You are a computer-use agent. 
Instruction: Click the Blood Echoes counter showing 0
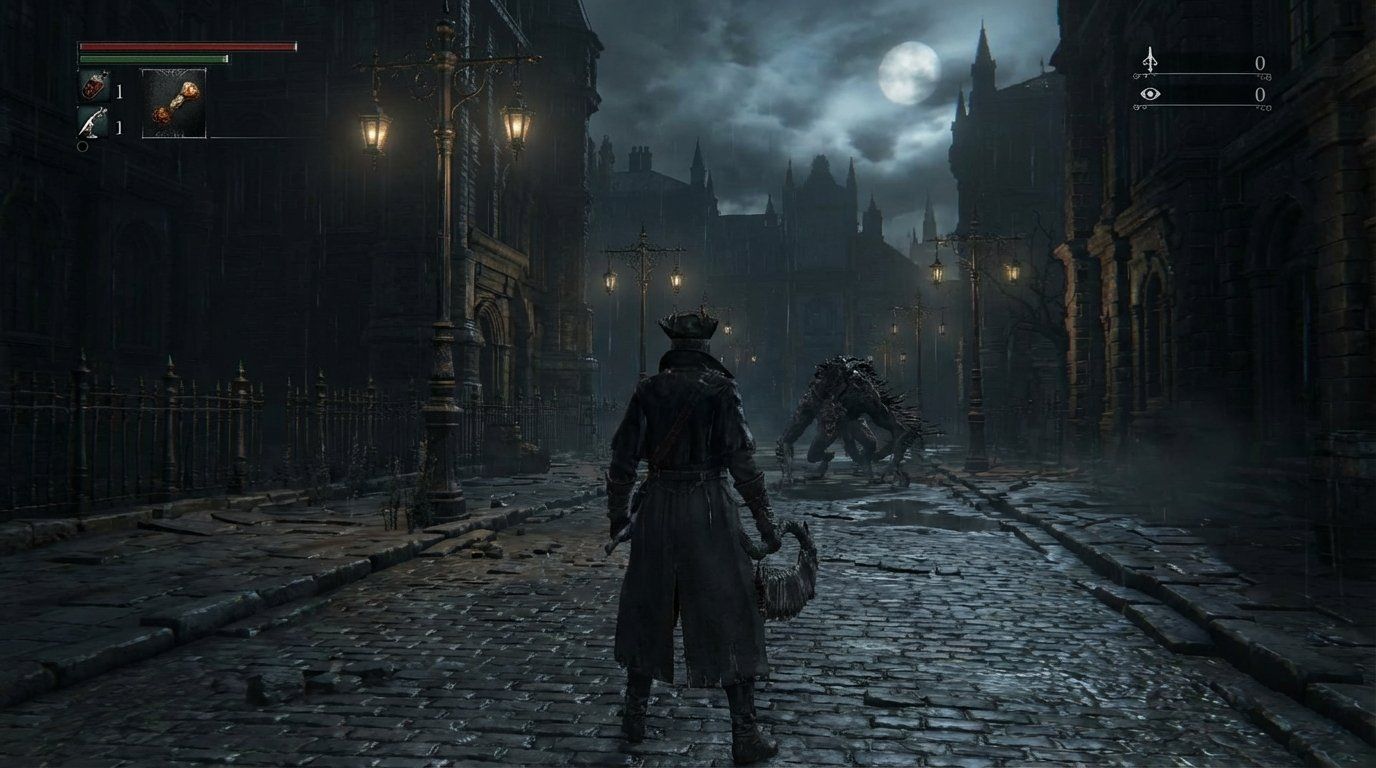click(x=1258, y=62)
